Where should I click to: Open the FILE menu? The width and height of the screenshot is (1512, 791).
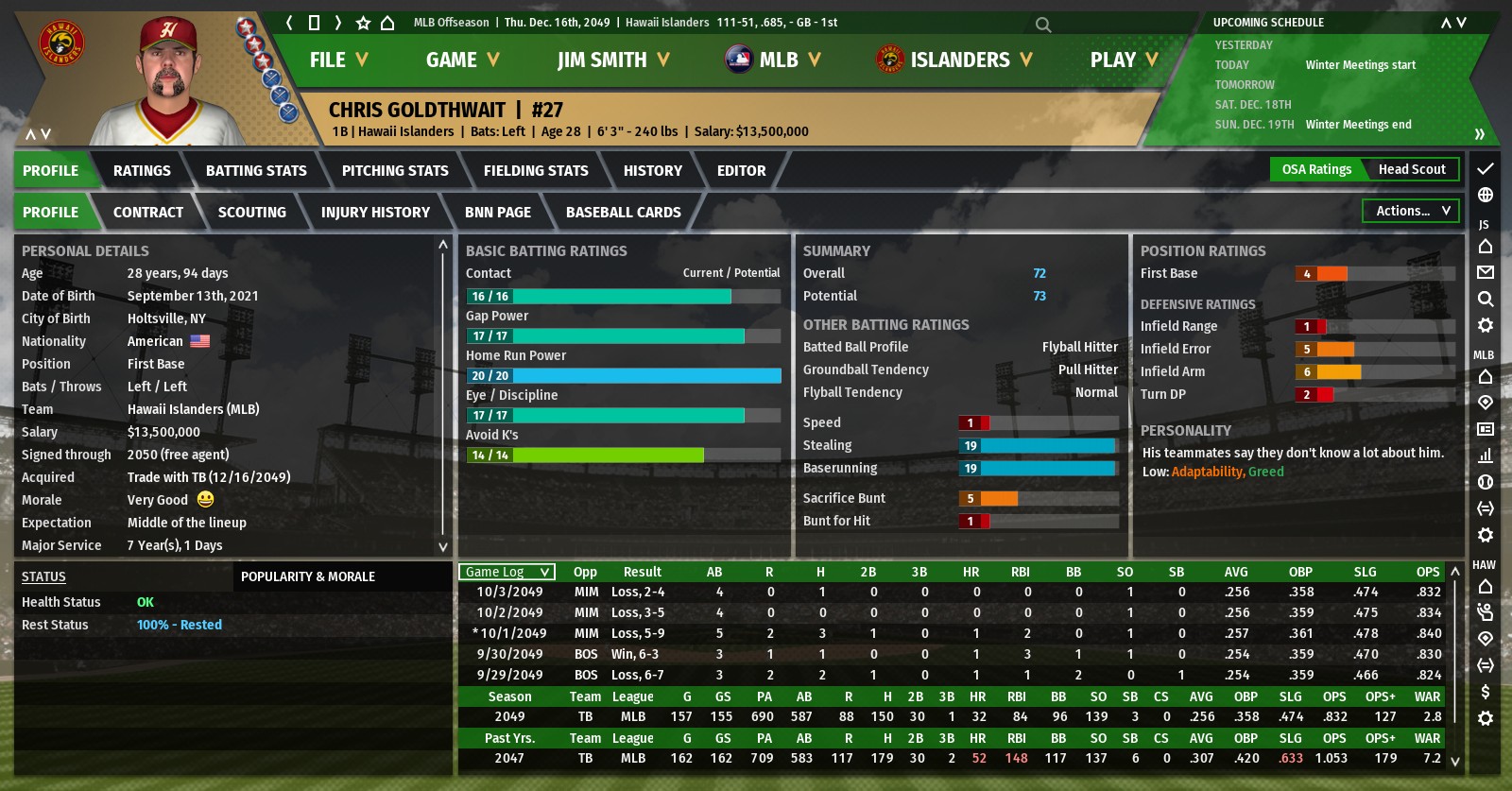(337, 60)
